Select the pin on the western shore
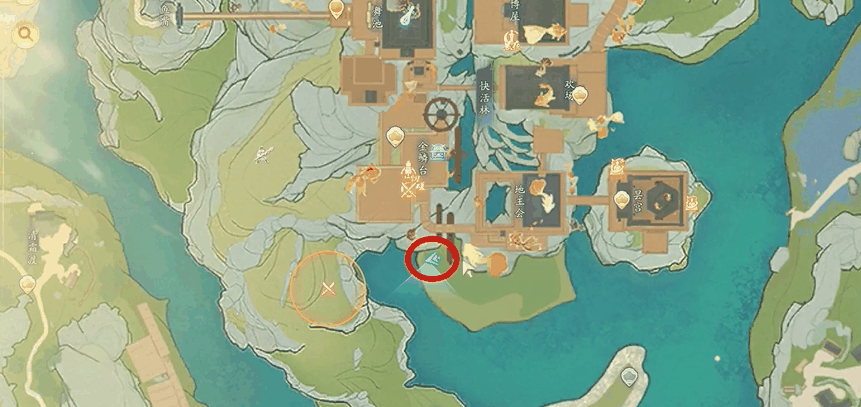This screenshot has height=407, width=861. pos(27,284)
